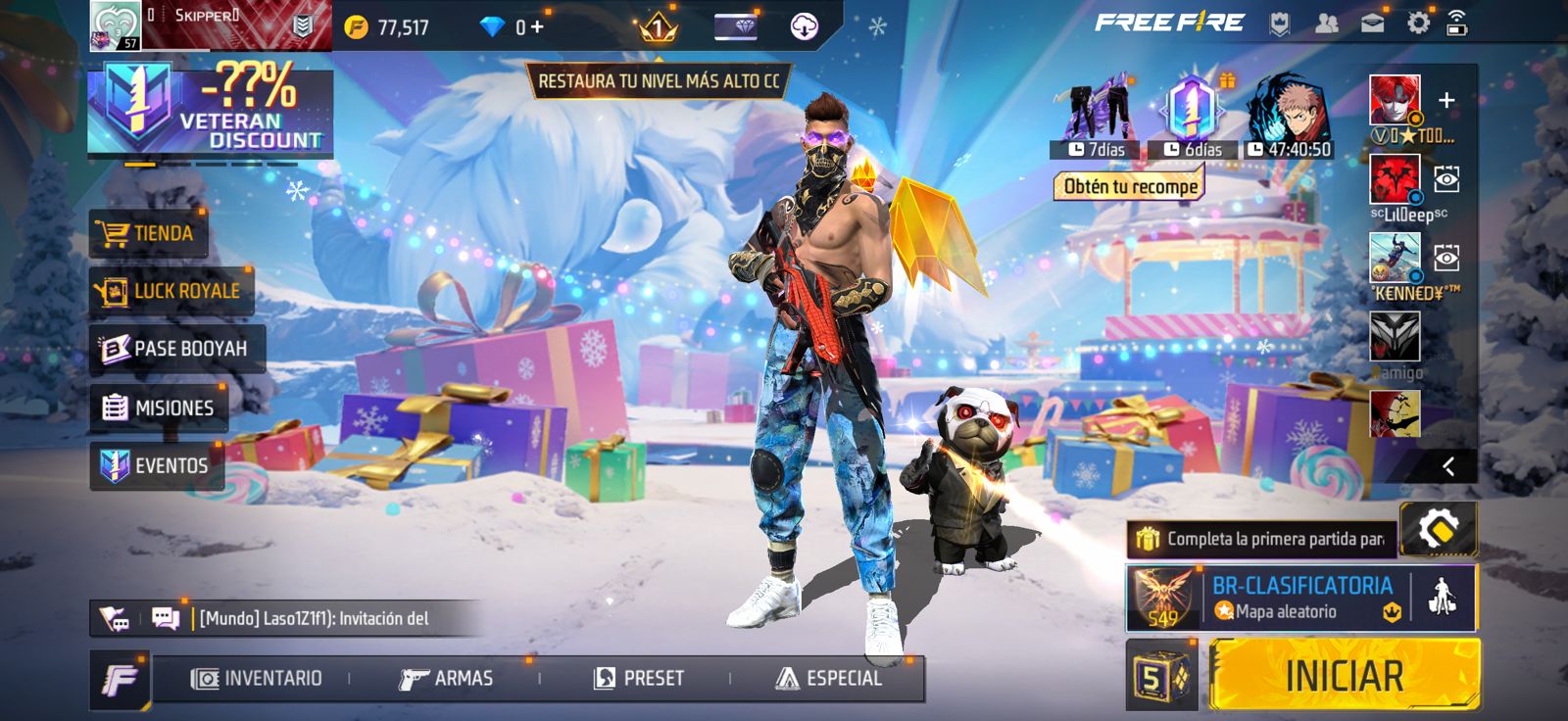Open the Veteran Discount banner
1568x721 pixels.
coord(210,110)
